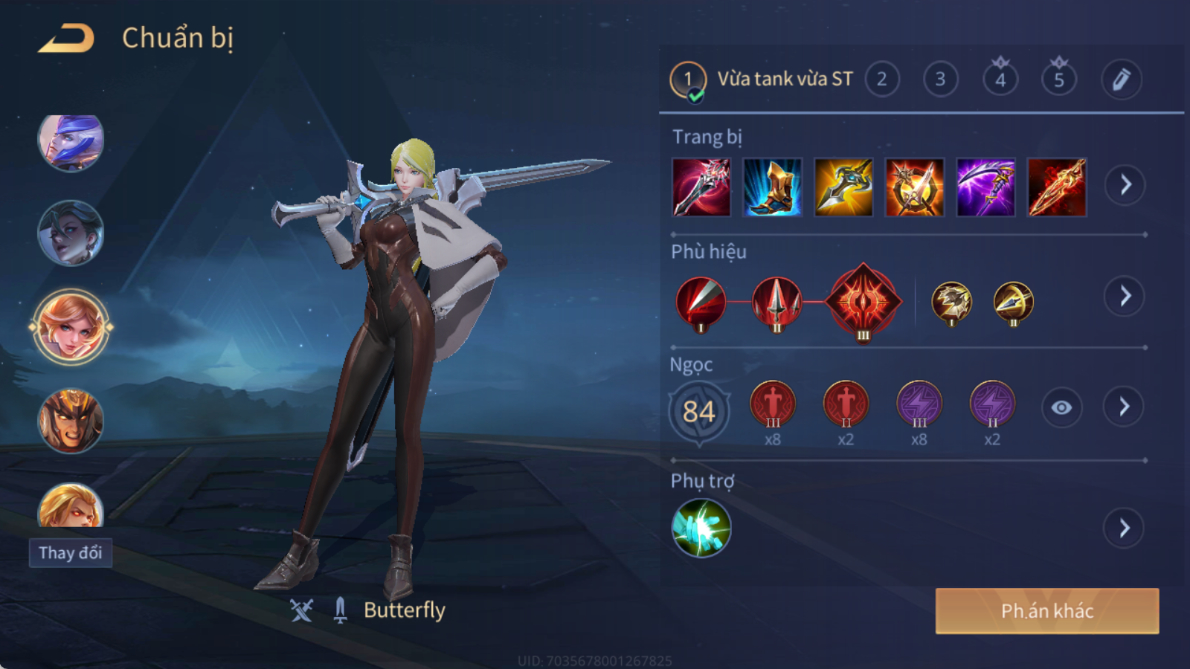
Task: Select build preset 4
Action: (x=1000, y=79)
